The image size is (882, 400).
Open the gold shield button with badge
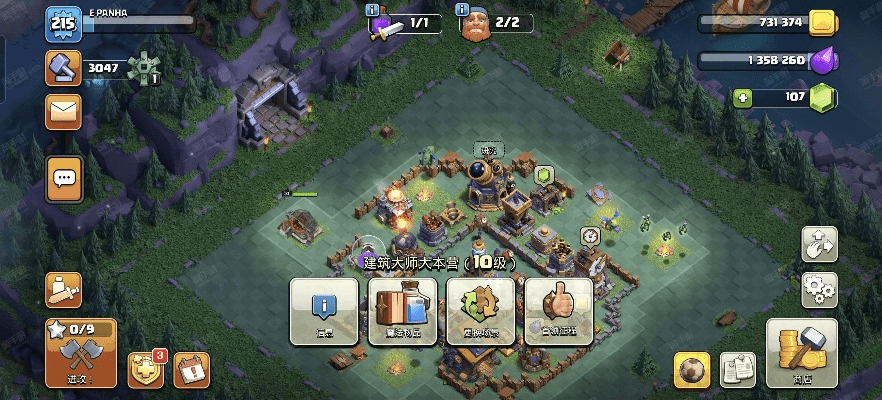144,371
